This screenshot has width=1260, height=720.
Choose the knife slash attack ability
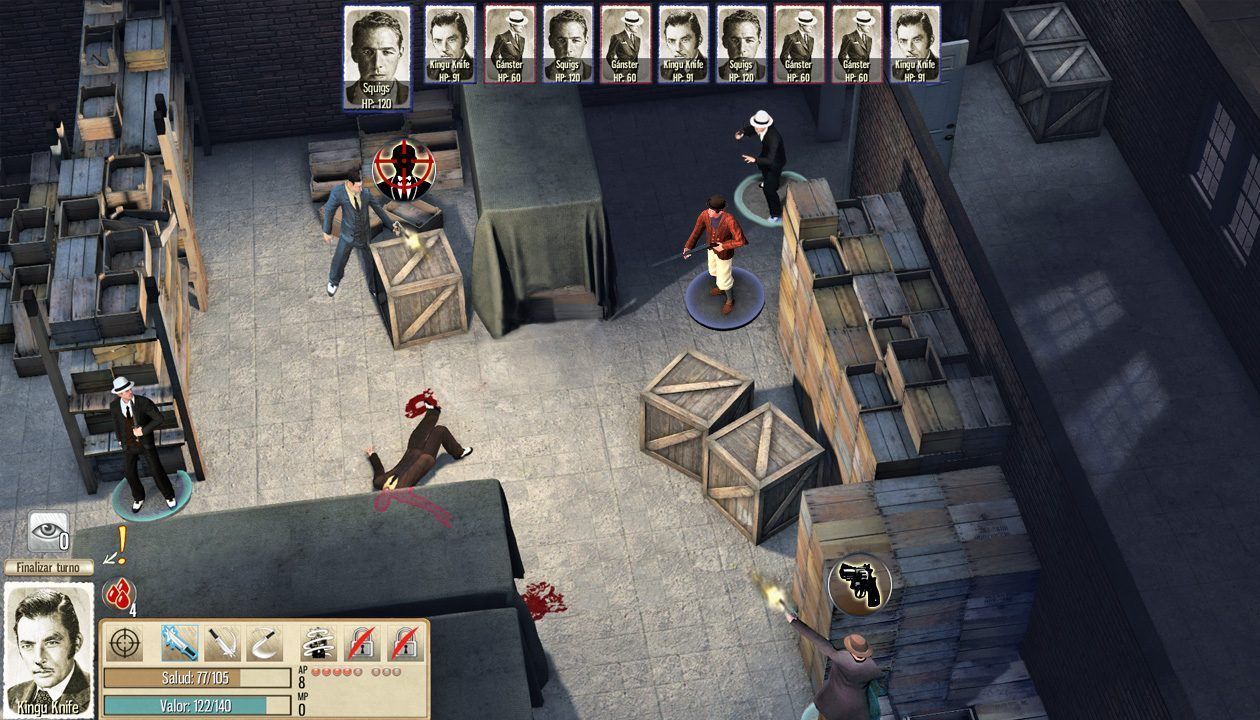click(222, 643)
